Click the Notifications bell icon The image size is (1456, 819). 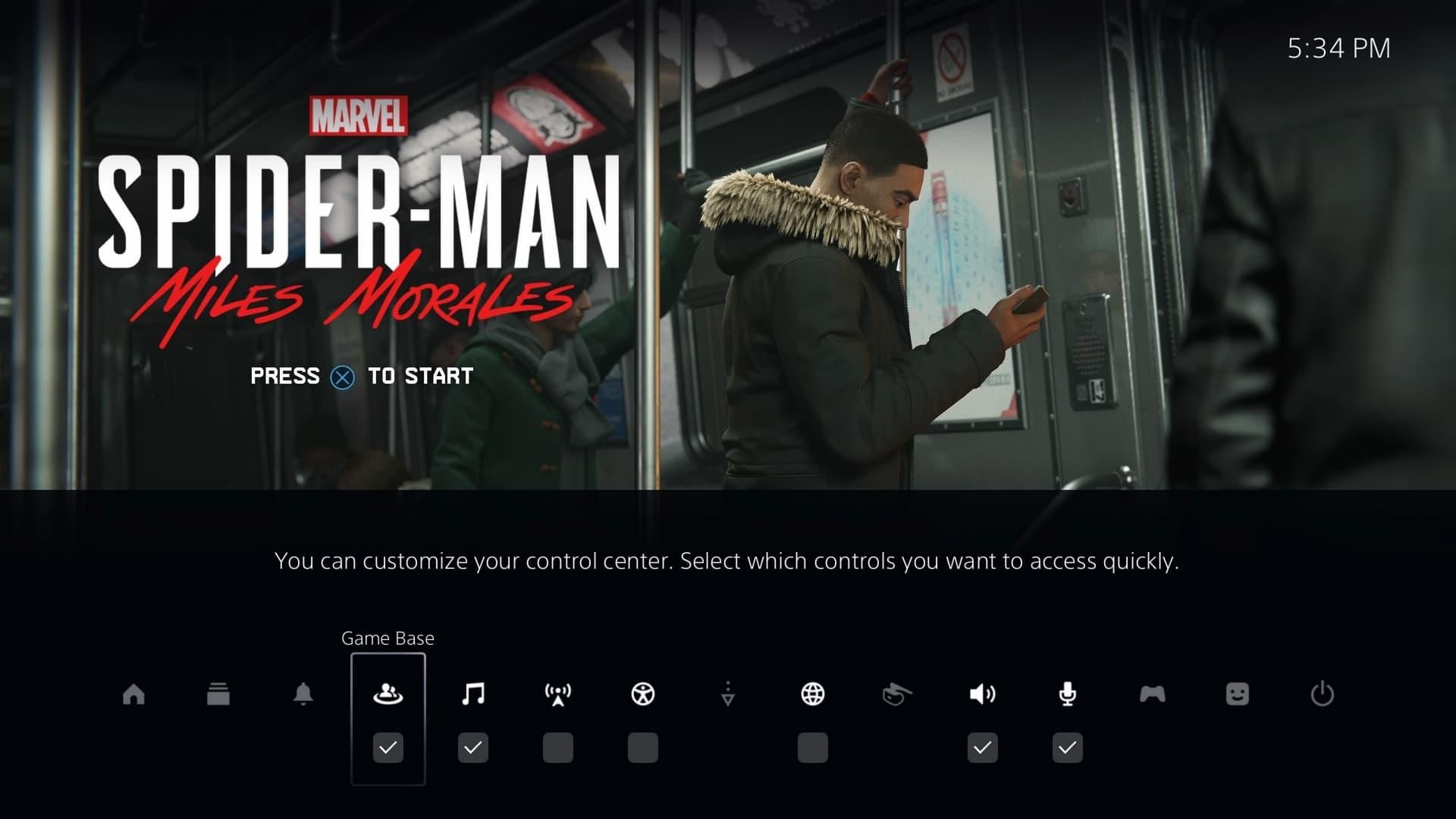(303, 695)
